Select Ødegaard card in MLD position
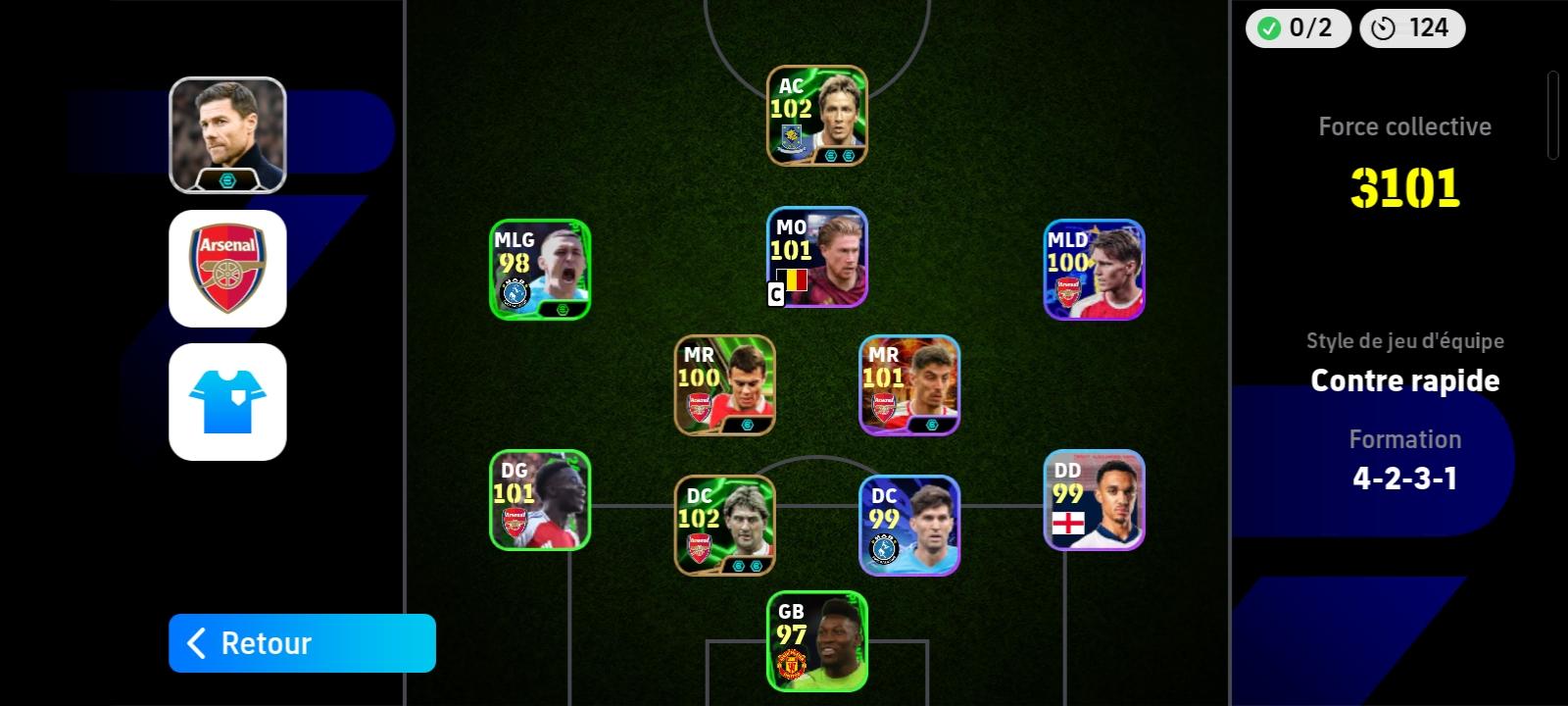 click(x=1094, y=270)
